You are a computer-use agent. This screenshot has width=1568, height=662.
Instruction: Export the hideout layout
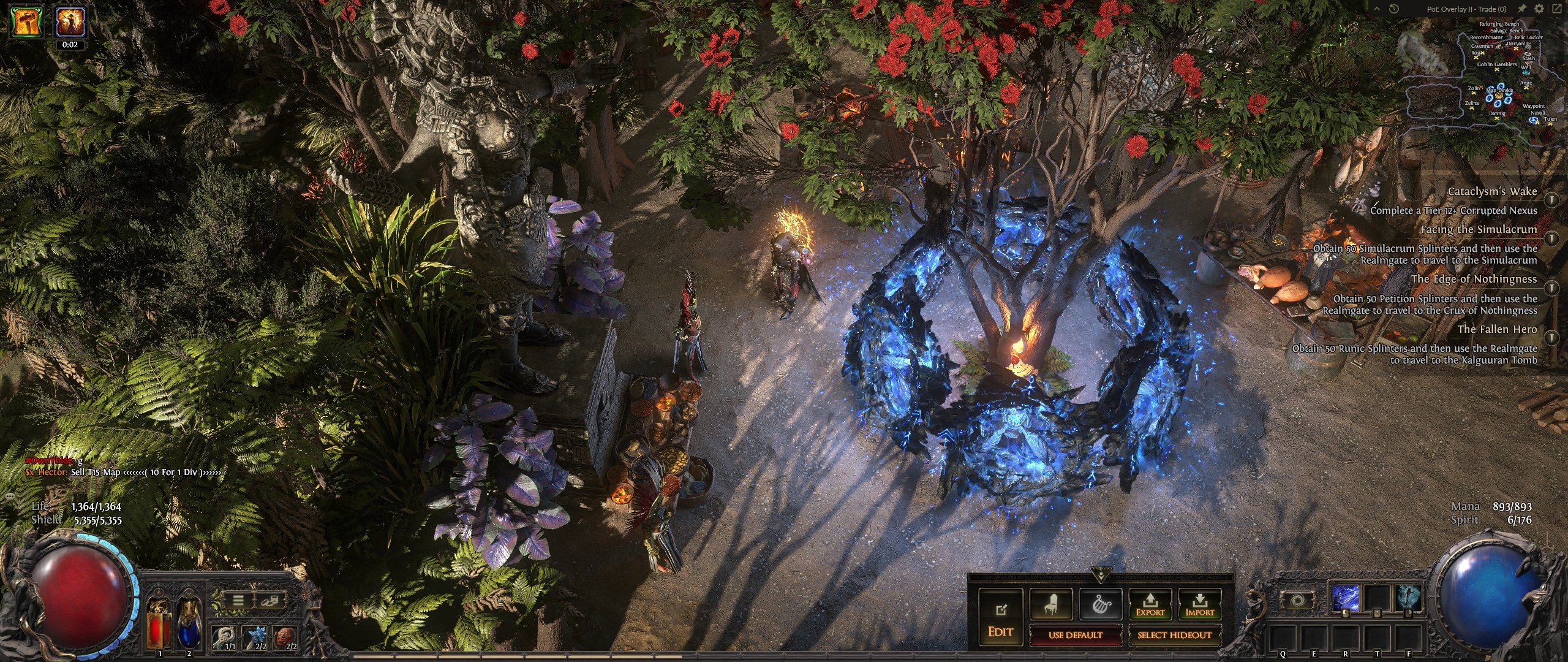[1150, 604]
